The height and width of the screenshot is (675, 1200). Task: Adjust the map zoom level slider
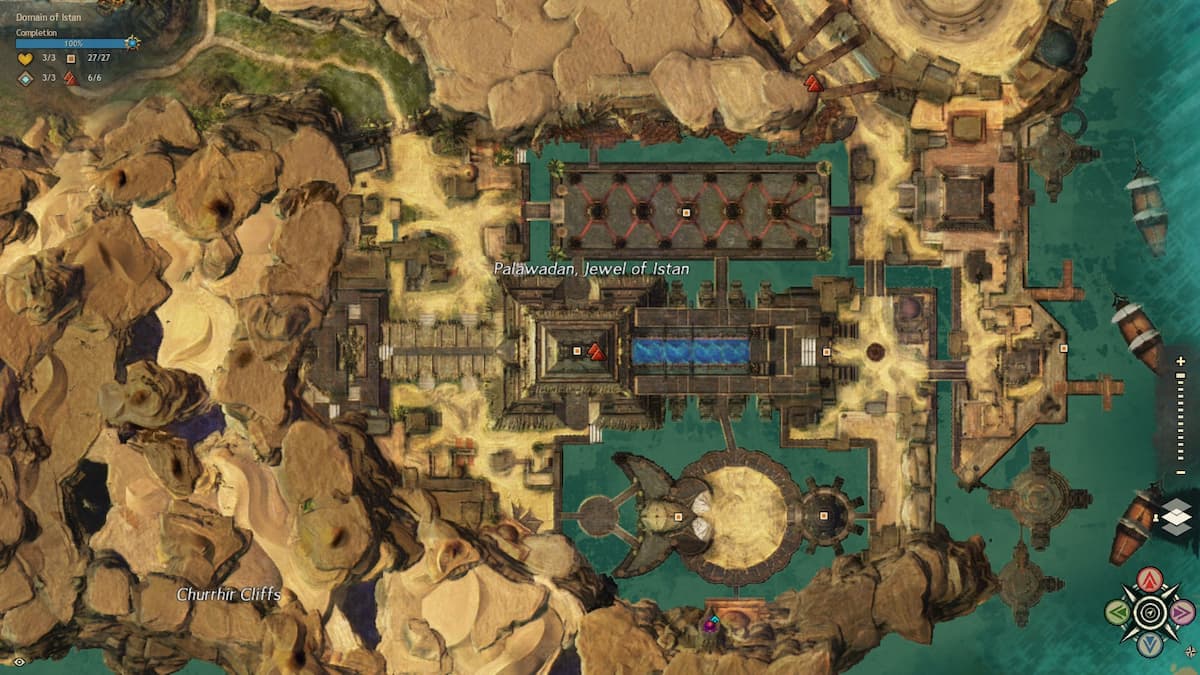[1181, 416]
